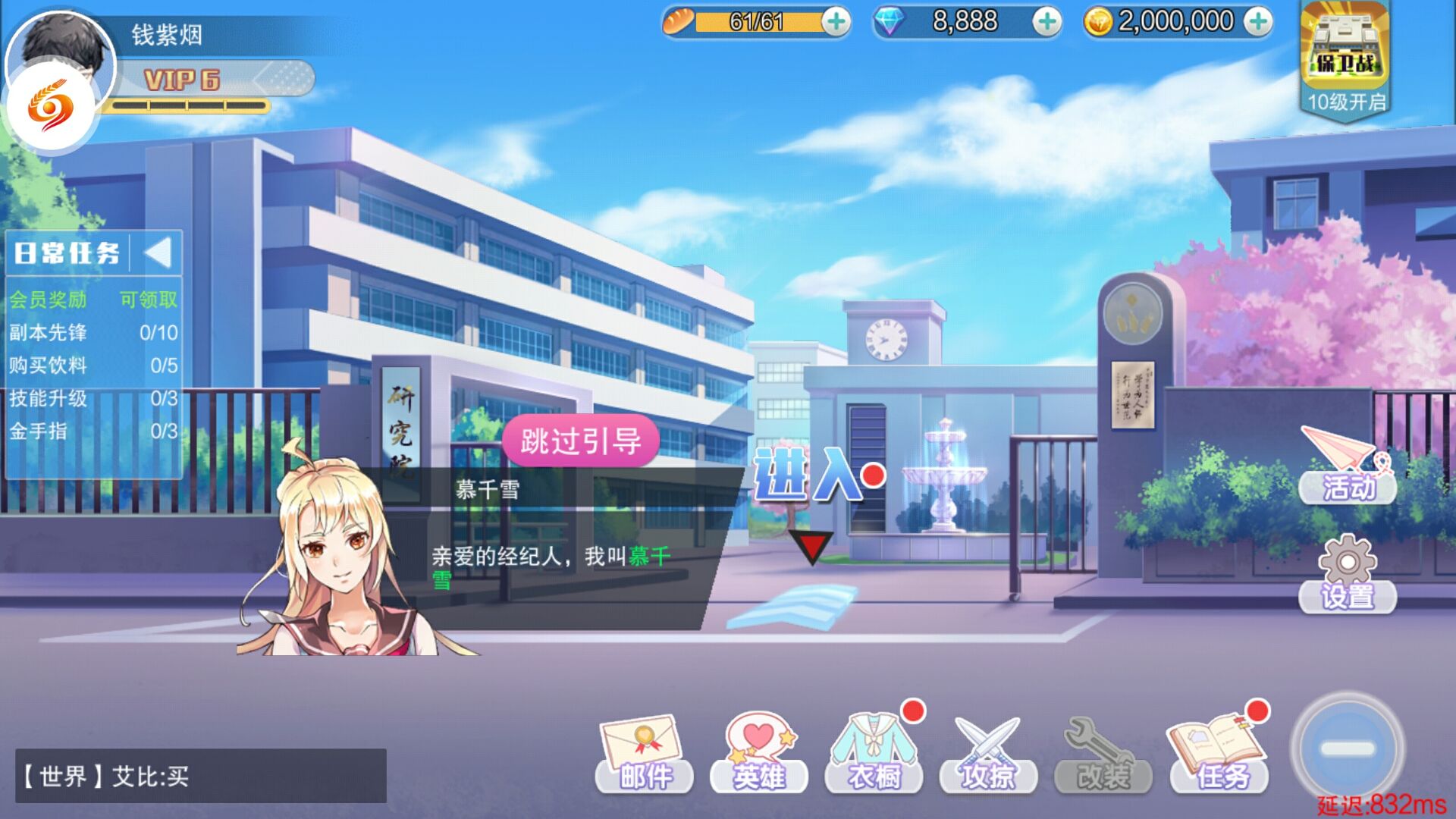Open the 英雄 heroes menu

tap(759, 755)
